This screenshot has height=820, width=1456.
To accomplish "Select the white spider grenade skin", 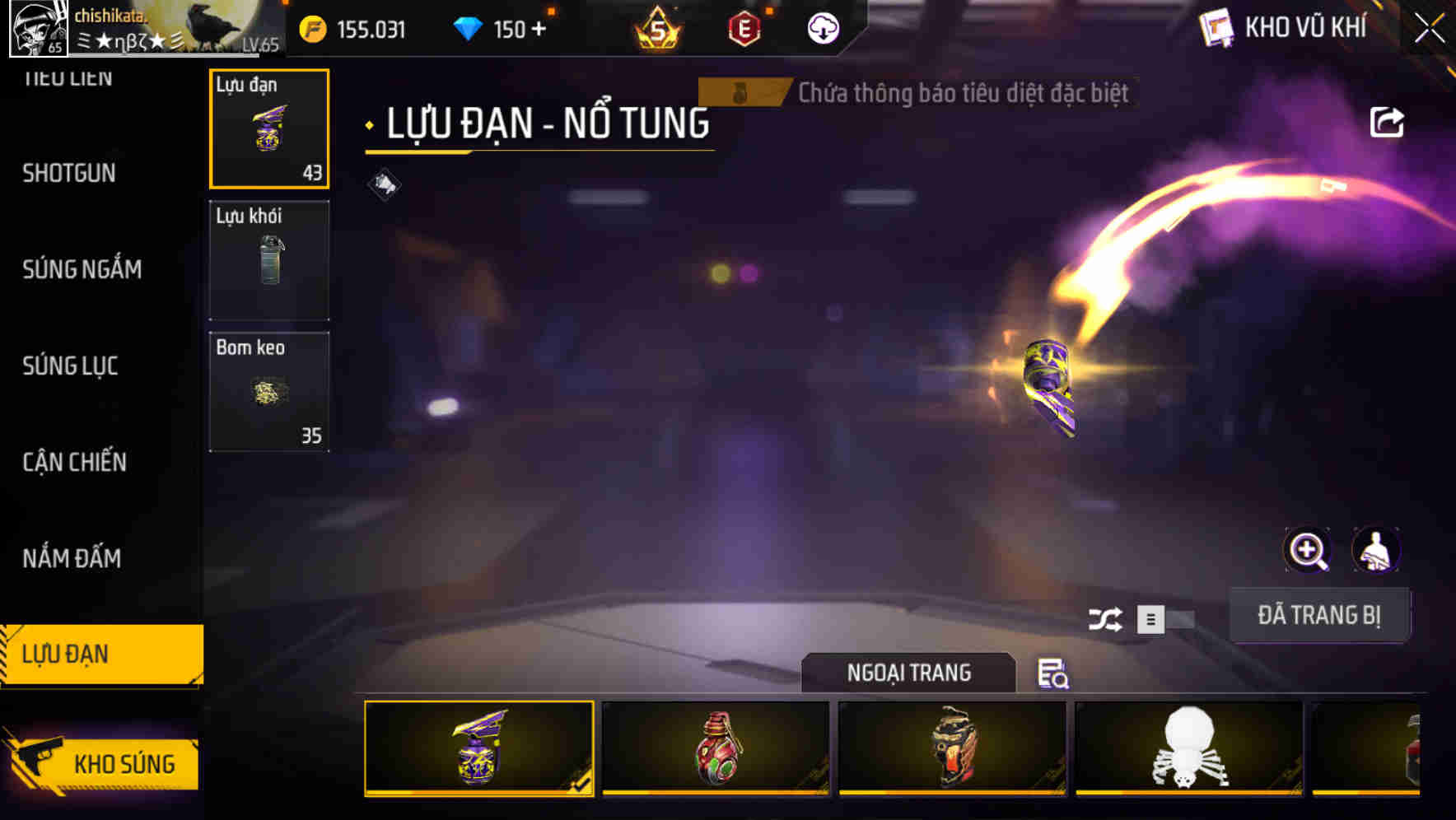I will point(1188,749).
